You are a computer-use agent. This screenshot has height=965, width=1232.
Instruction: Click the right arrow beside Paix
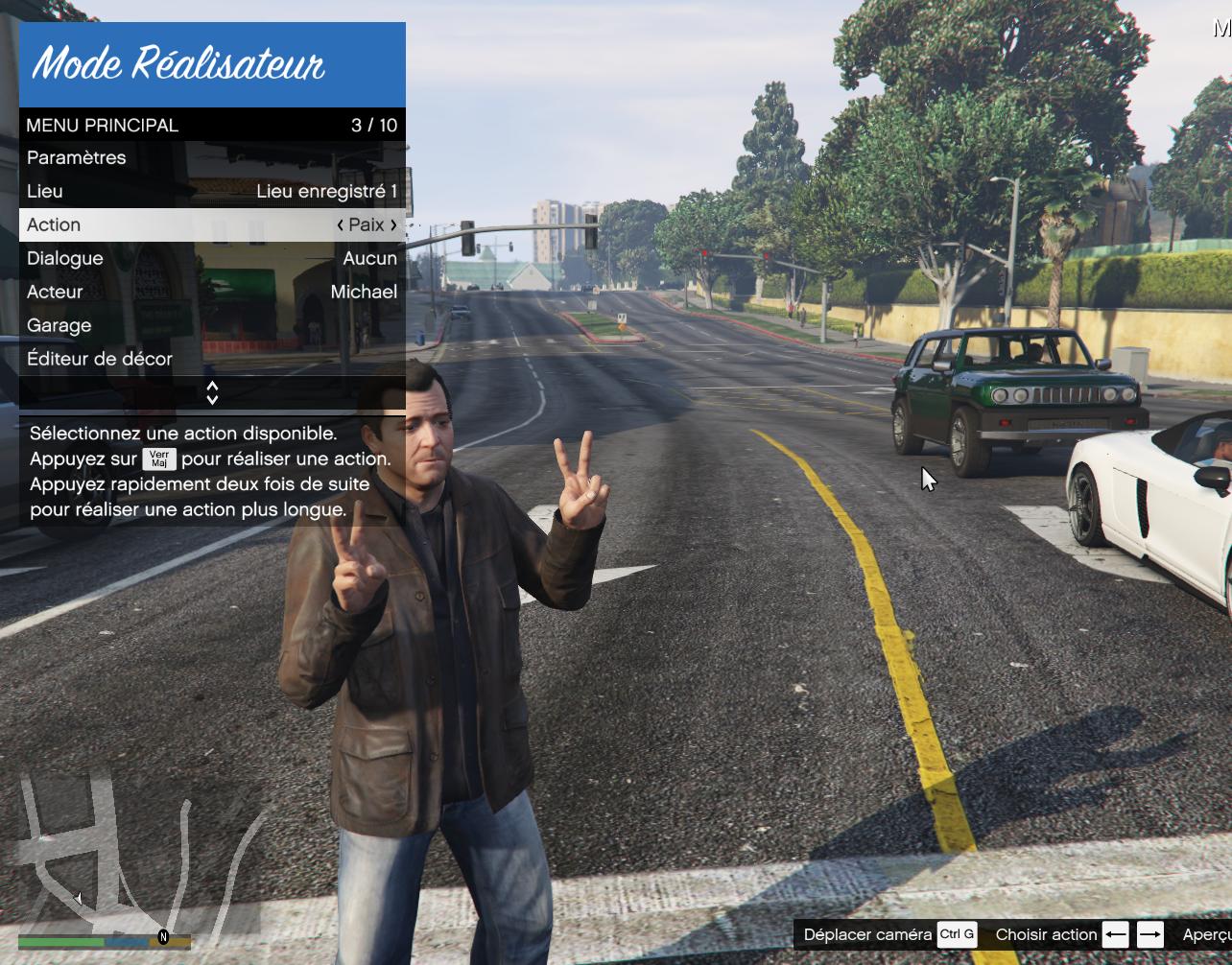pos(393,225)
